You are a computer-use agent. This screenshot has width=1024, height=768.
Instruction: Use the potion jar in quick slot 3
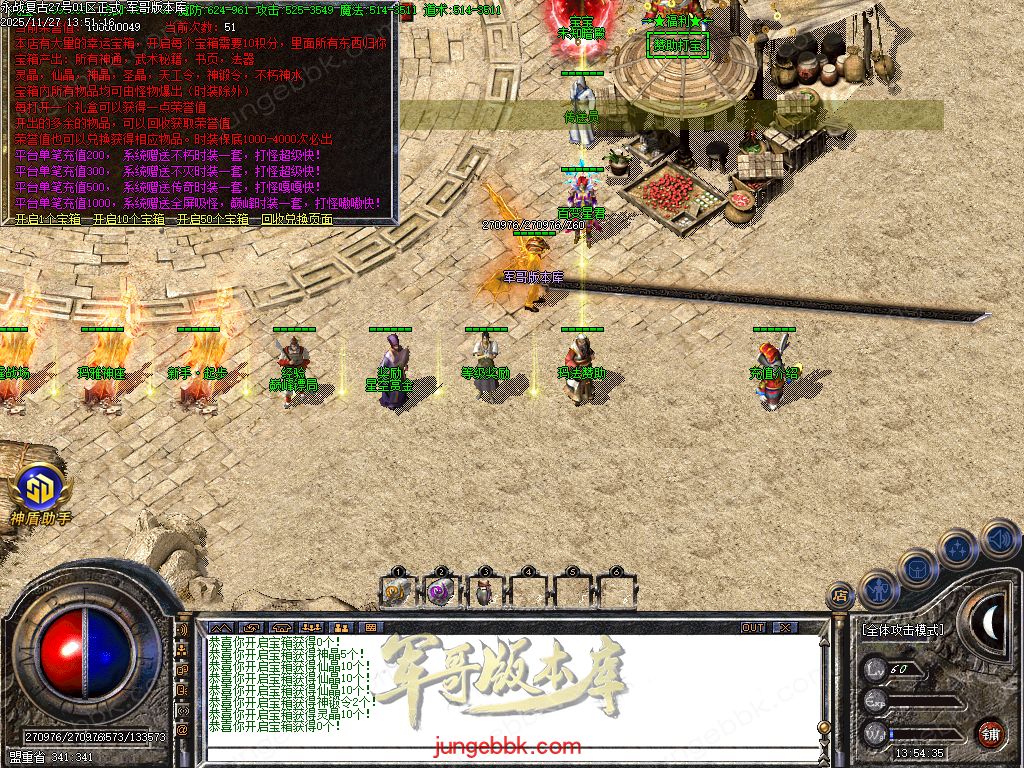point(485,592)
